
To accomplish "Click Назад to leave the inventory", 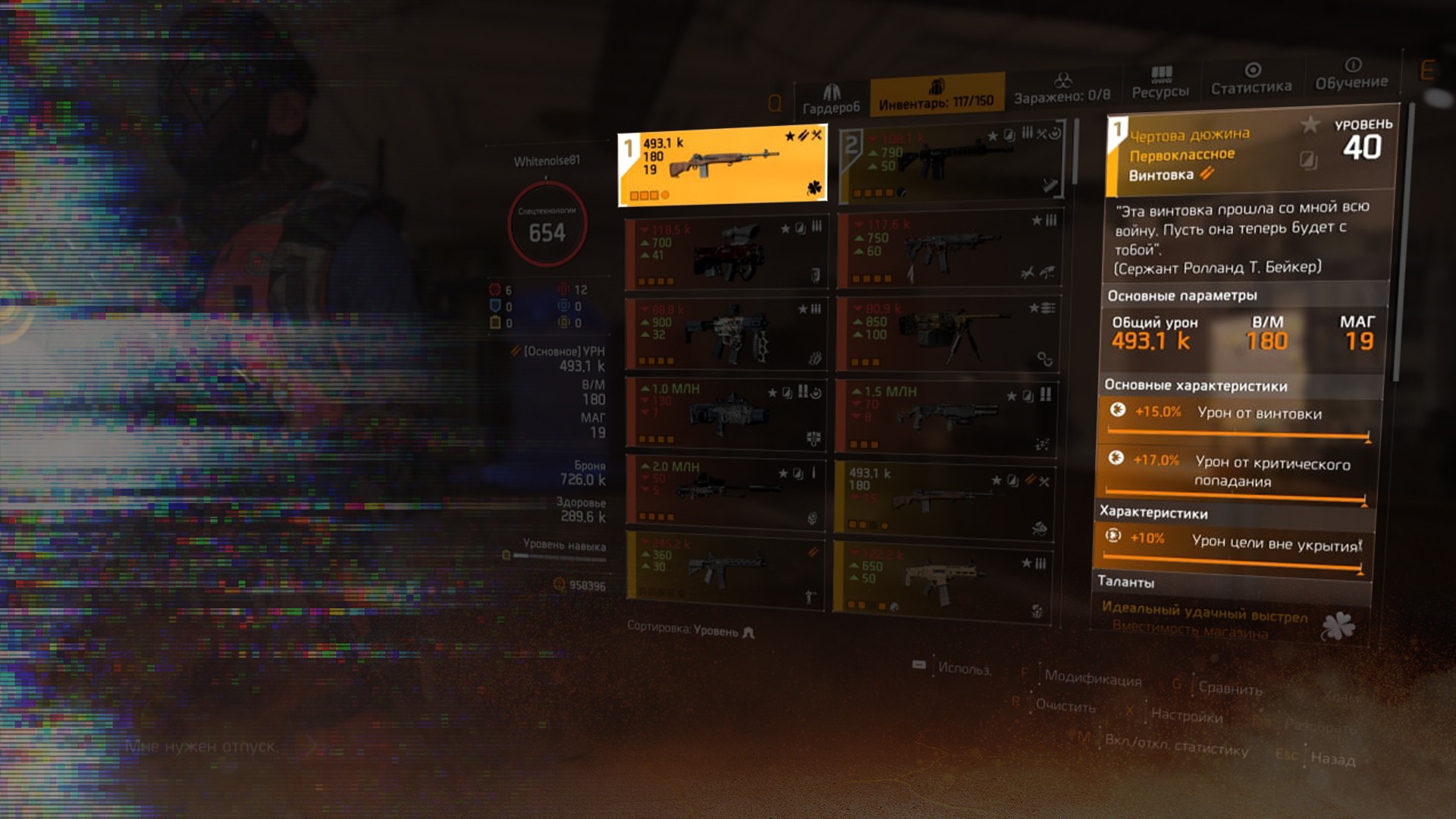I will pyautogui.click(x=1332, y=758).
